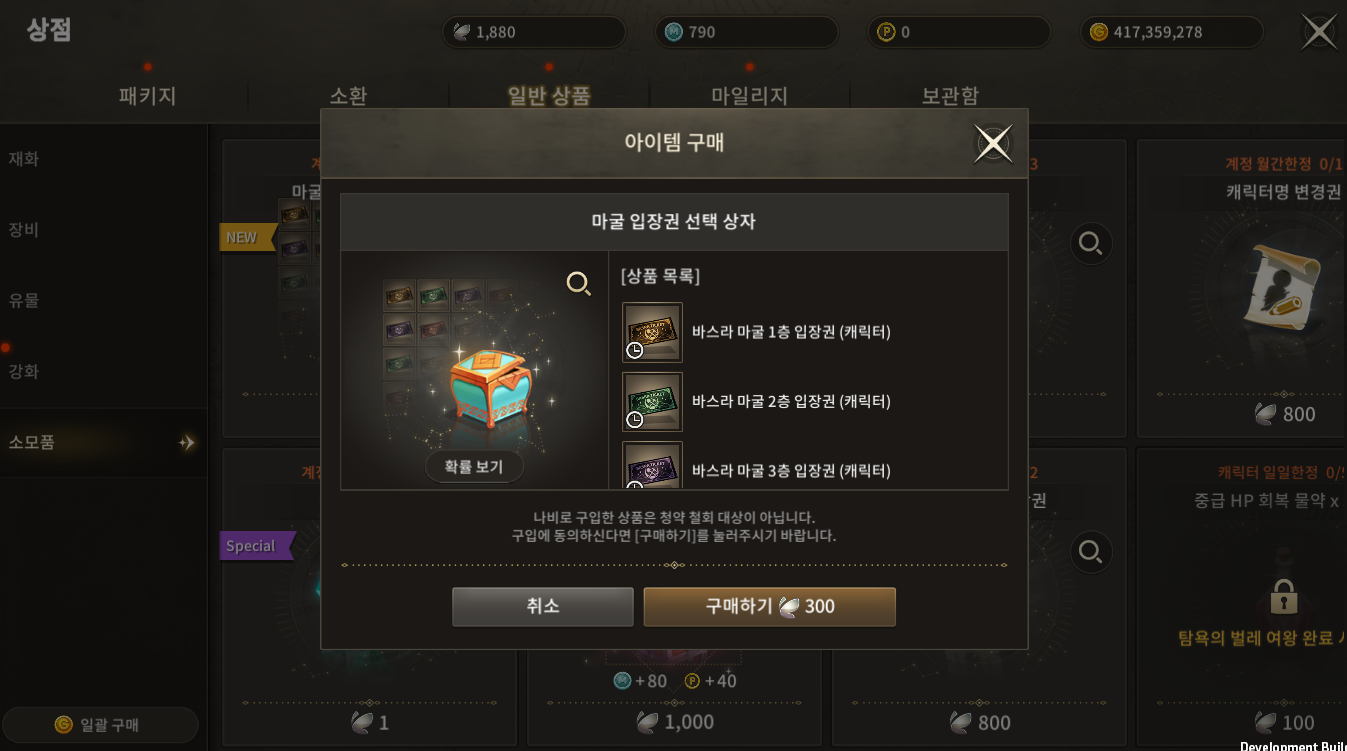Choose the 강화 shop category
This screenshot has width=1347, height=751.
24,371
